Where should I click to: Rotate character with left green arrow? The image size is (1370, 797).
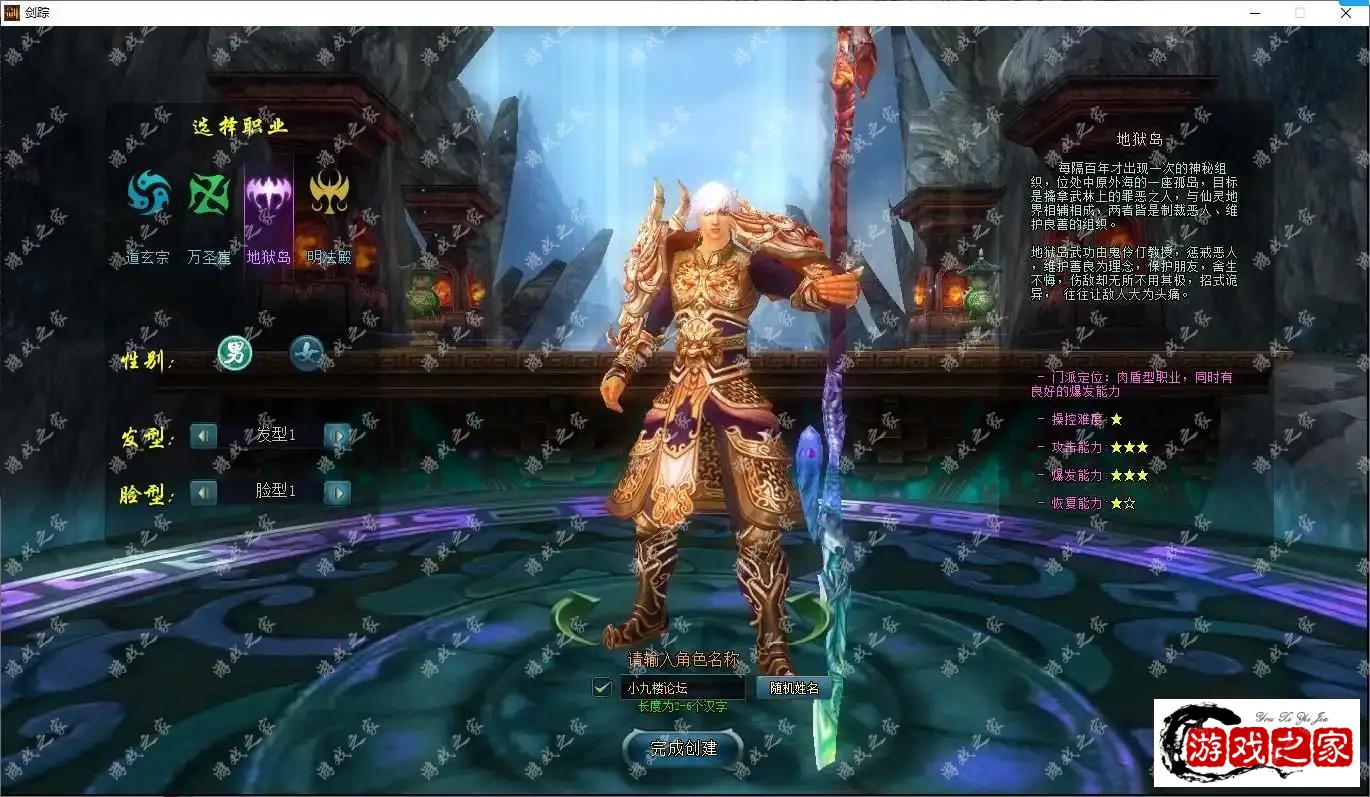coord(575,615)
